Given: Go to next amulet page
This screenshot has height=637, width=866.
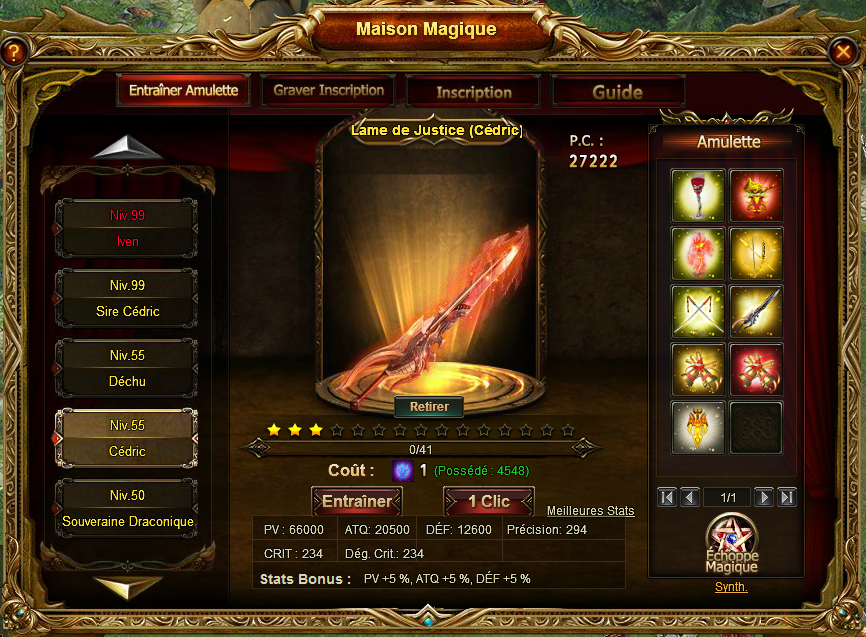Looking at the screenshot, I should (x=763, y=497).
